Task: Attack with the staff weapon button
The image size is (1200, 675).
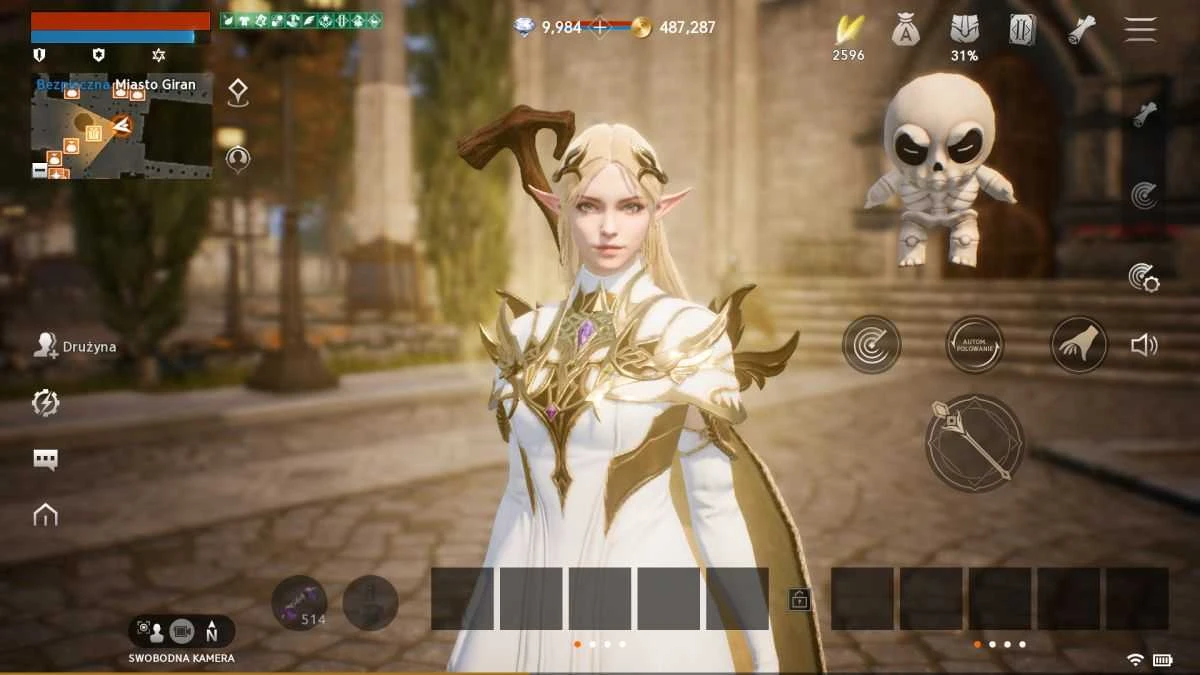Action: pos(974,443)
